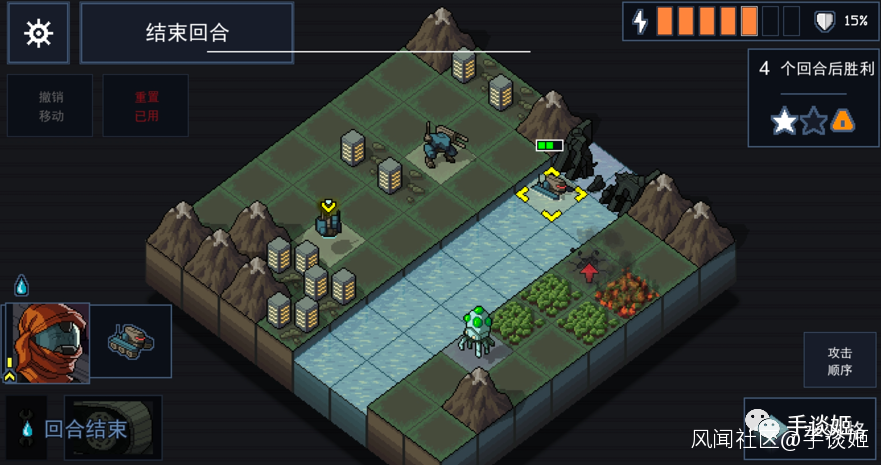Activate the wrench repair icon
Image resolution: width=881 pixels, height=465 pixels.
[25, 429]
